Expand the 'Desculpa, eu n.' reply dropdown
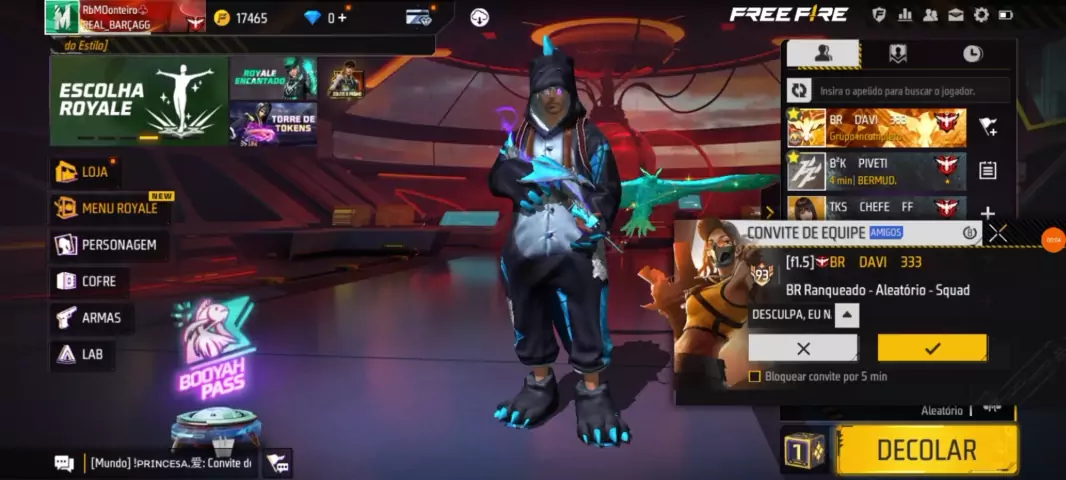 click(x=846, y=316)
